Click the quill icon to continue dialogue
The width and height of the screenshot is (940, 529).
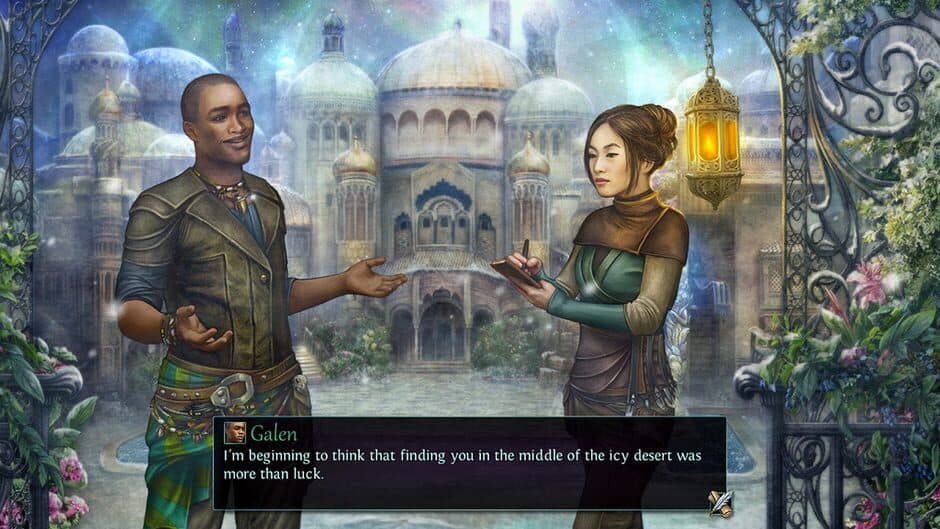coord(719,502)
